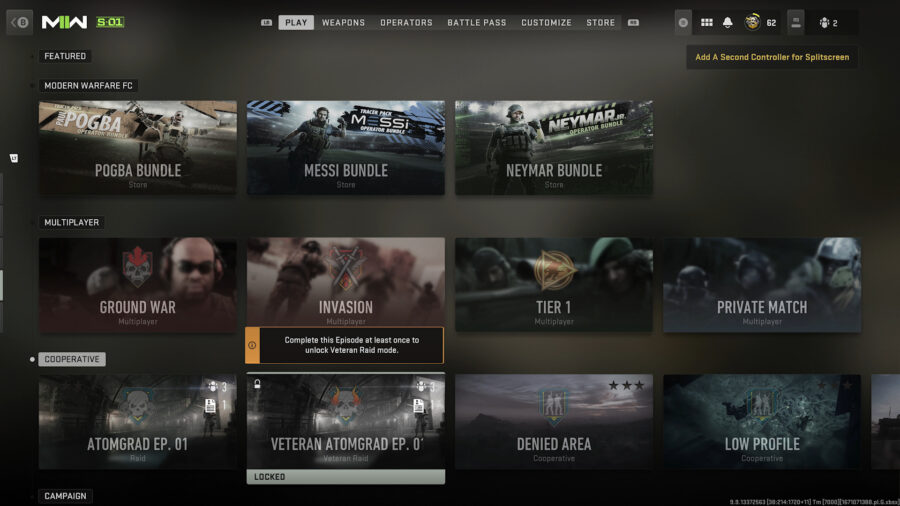The width and height of the screenshot is (900, 506).
Task: View the Messi Bundle offer
Action: coord(346,147)
